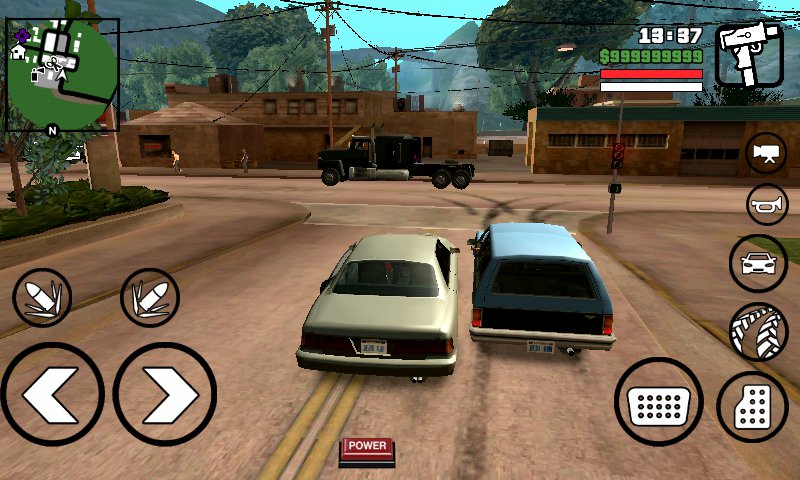The height and width of the screenshot is (480, 800).
Task: Switch camera view with the camera button
Action: 766,153
